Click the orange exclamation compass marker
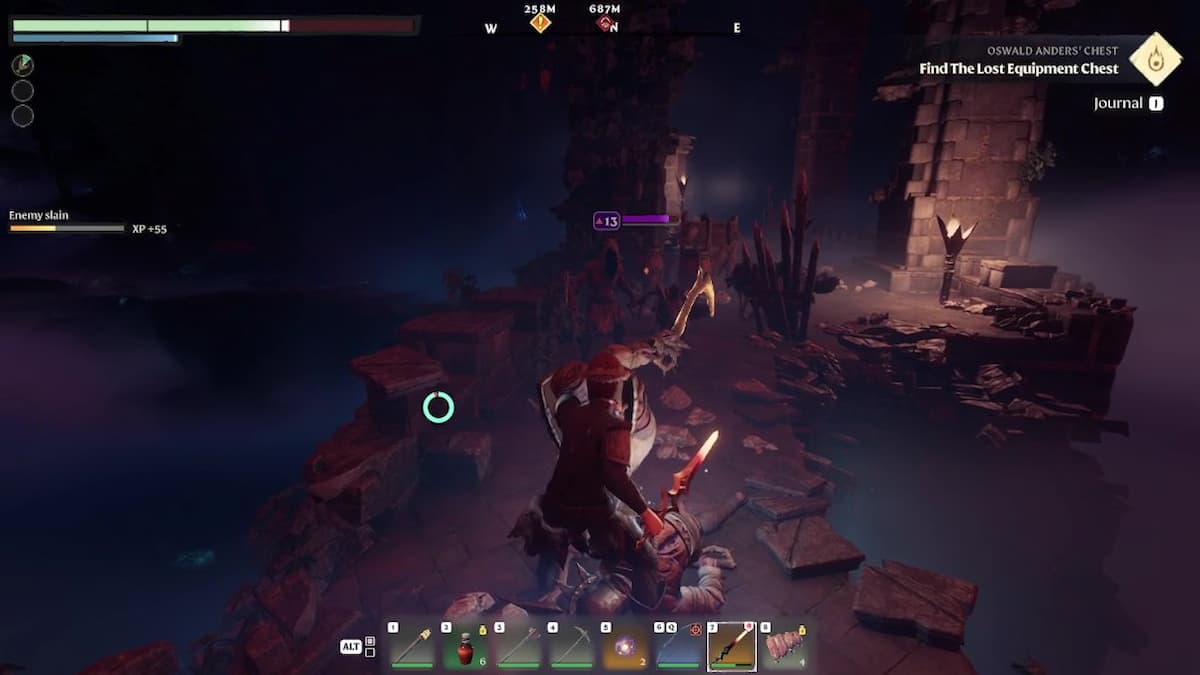Image resolution: width=1200 pixels, height=675 pixels. 540,23
